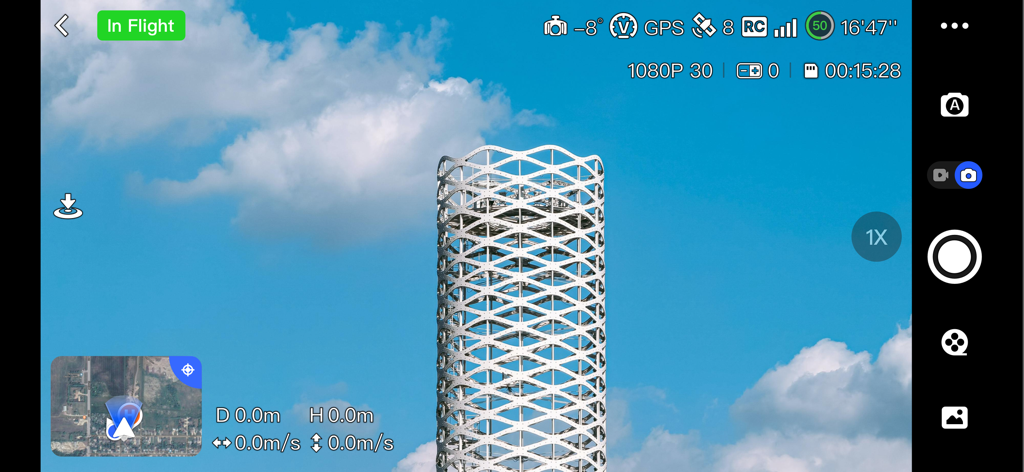The image size is (1024, 472).
Task: Switch to video recording mode
Action: pyautogui.click(x=941, y=175)
